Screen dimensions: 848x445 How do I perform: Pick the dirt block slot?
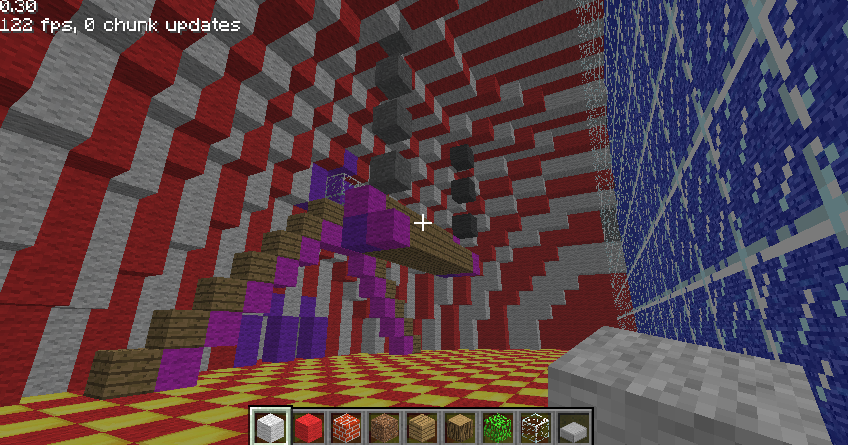(x=384, y=426)
